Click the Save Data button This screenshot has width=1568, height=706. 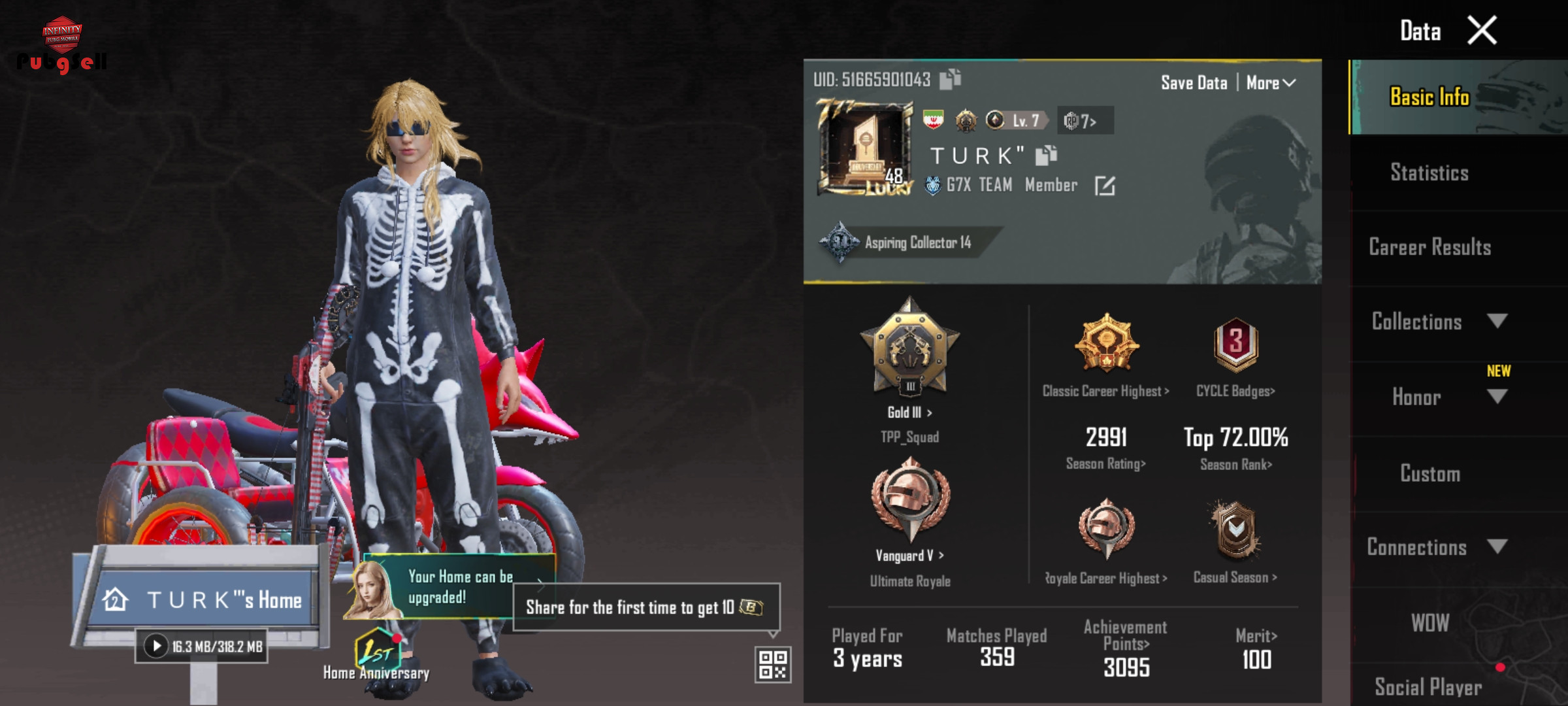click(1194, 83)
